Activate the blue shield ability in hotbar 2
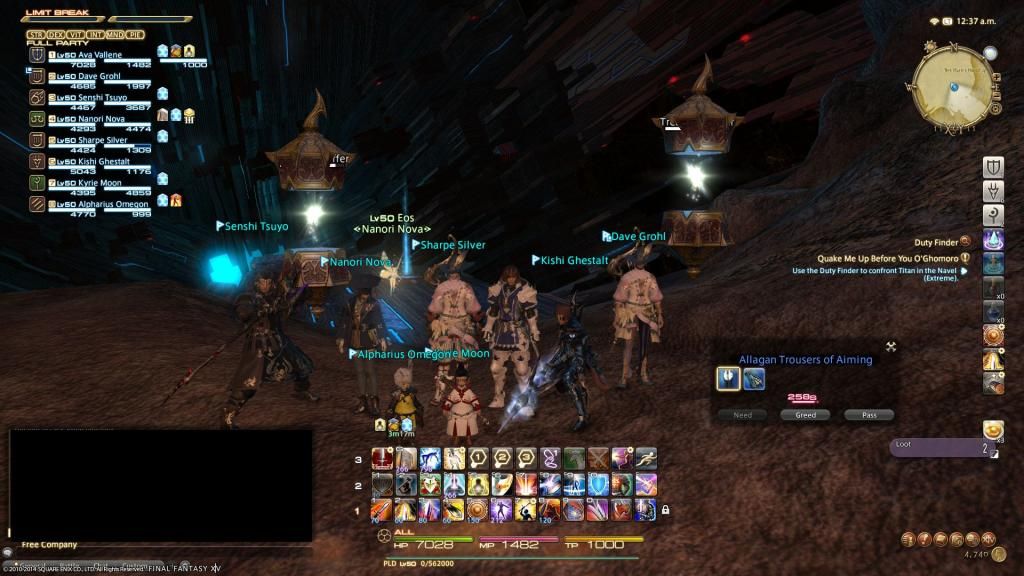 pos(598,485)
